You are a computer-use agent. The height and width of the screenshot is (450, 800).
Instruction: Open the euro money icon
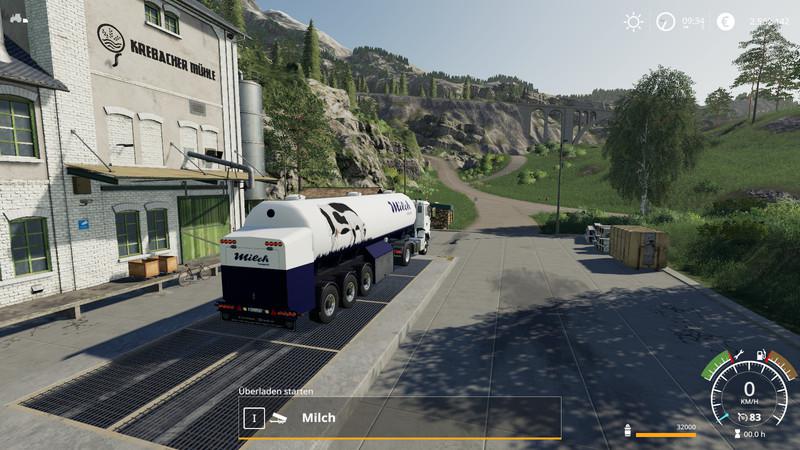(725, 22)
